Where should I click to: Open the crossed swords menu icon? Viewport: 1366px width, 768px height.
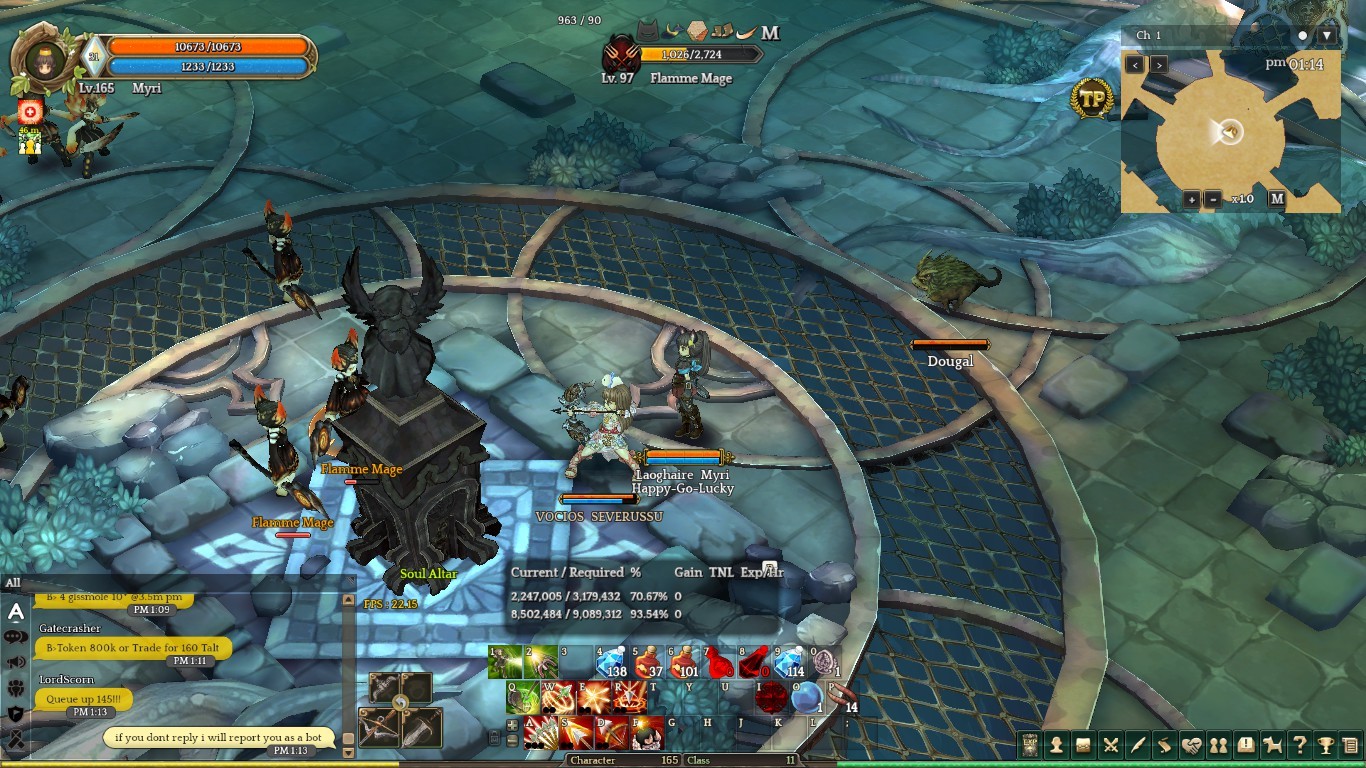1110,745
